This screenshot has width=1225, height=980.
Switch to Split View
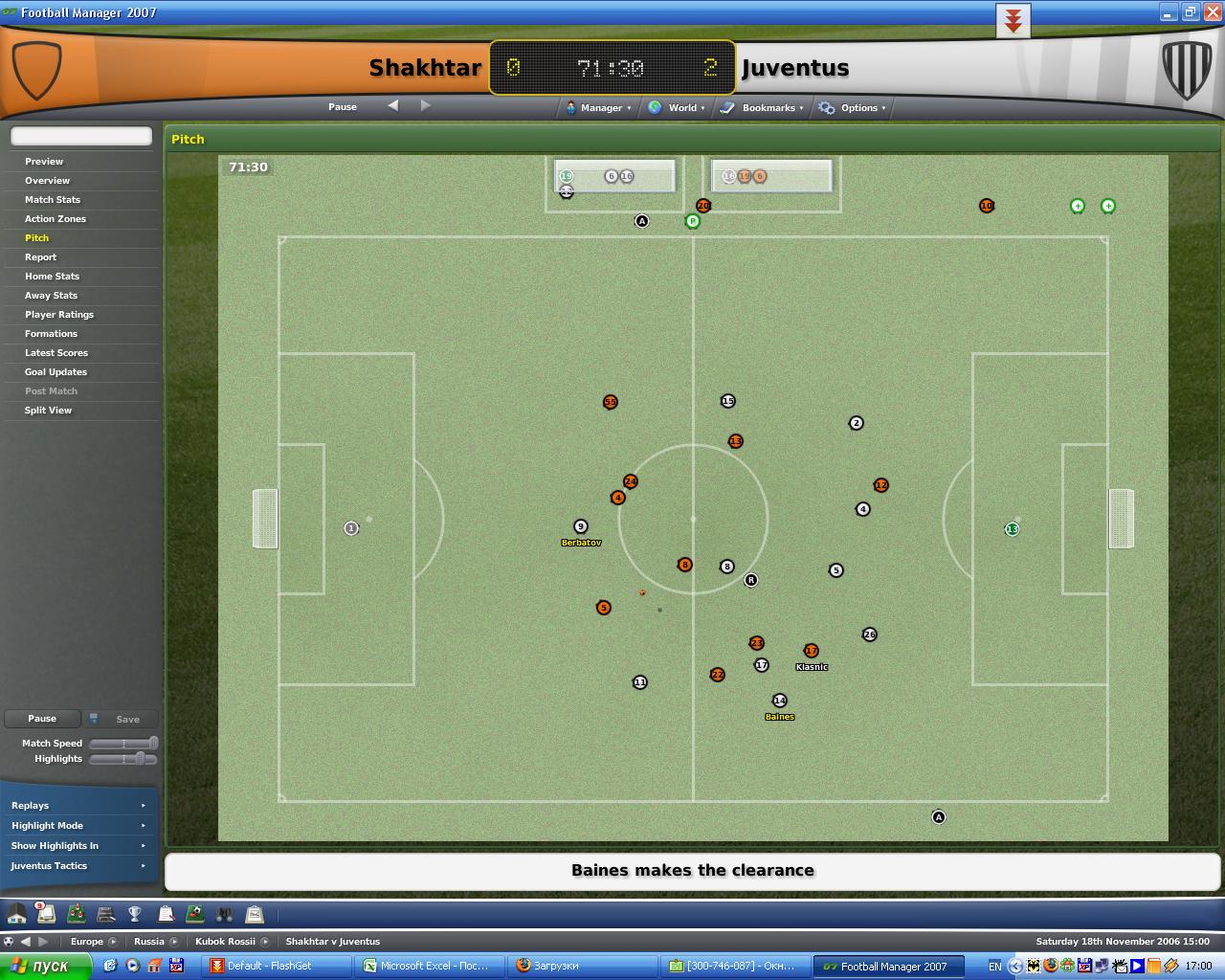48,411
